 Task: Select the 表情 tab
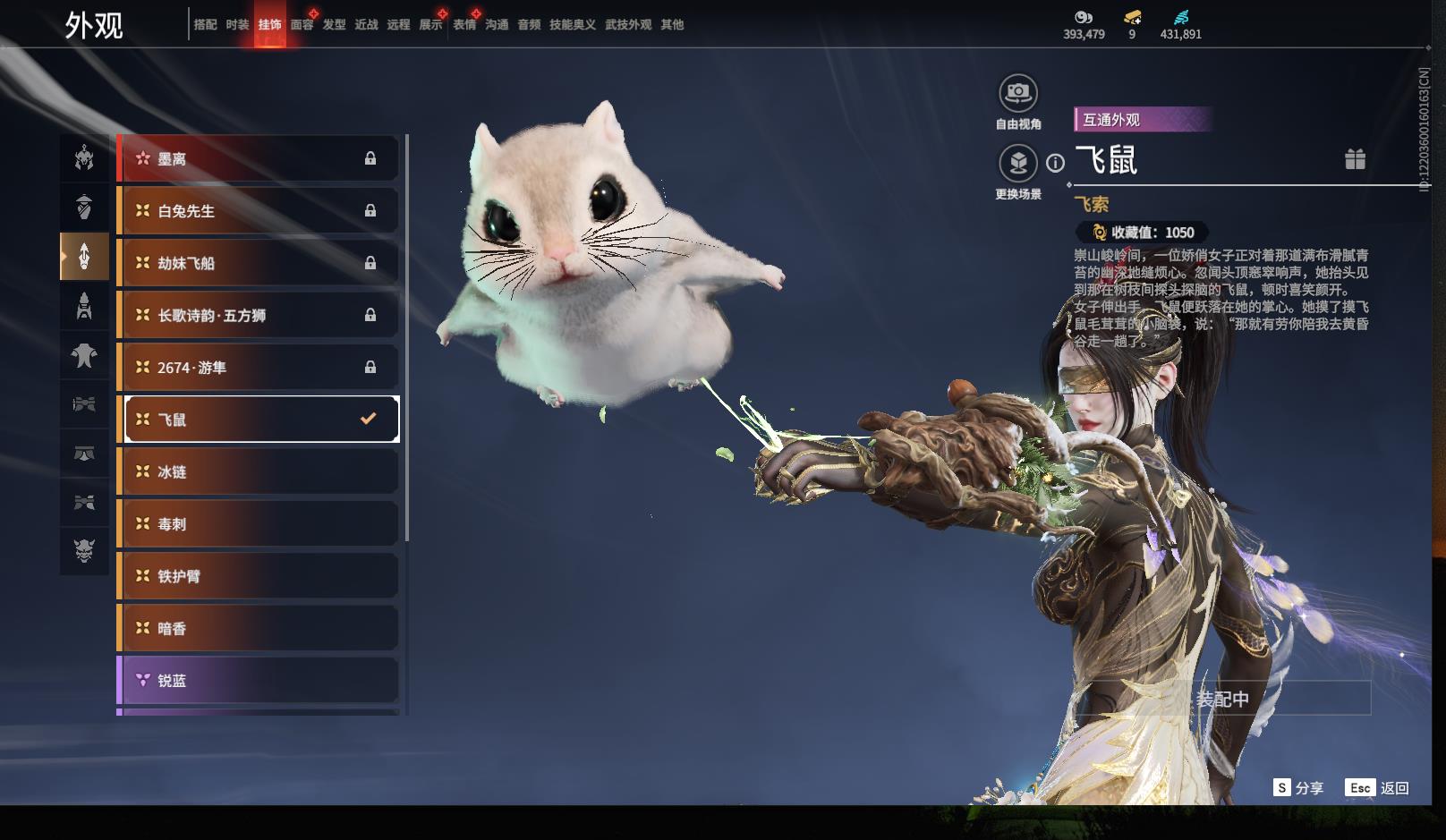click(464, 25)
